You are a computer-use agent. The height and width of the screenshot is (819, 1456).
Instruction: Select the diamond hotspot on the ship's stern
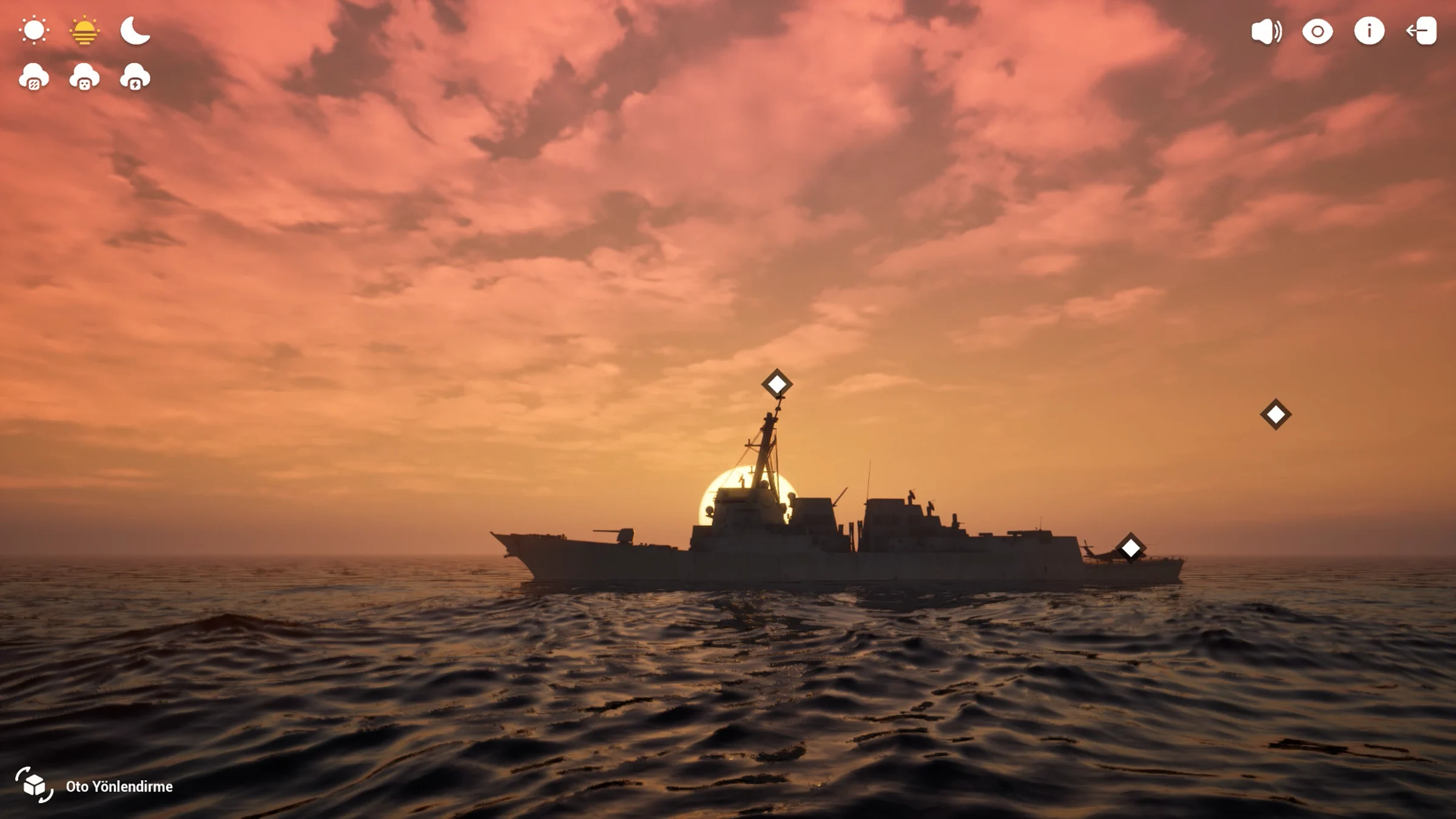(x=1131, y=548)
